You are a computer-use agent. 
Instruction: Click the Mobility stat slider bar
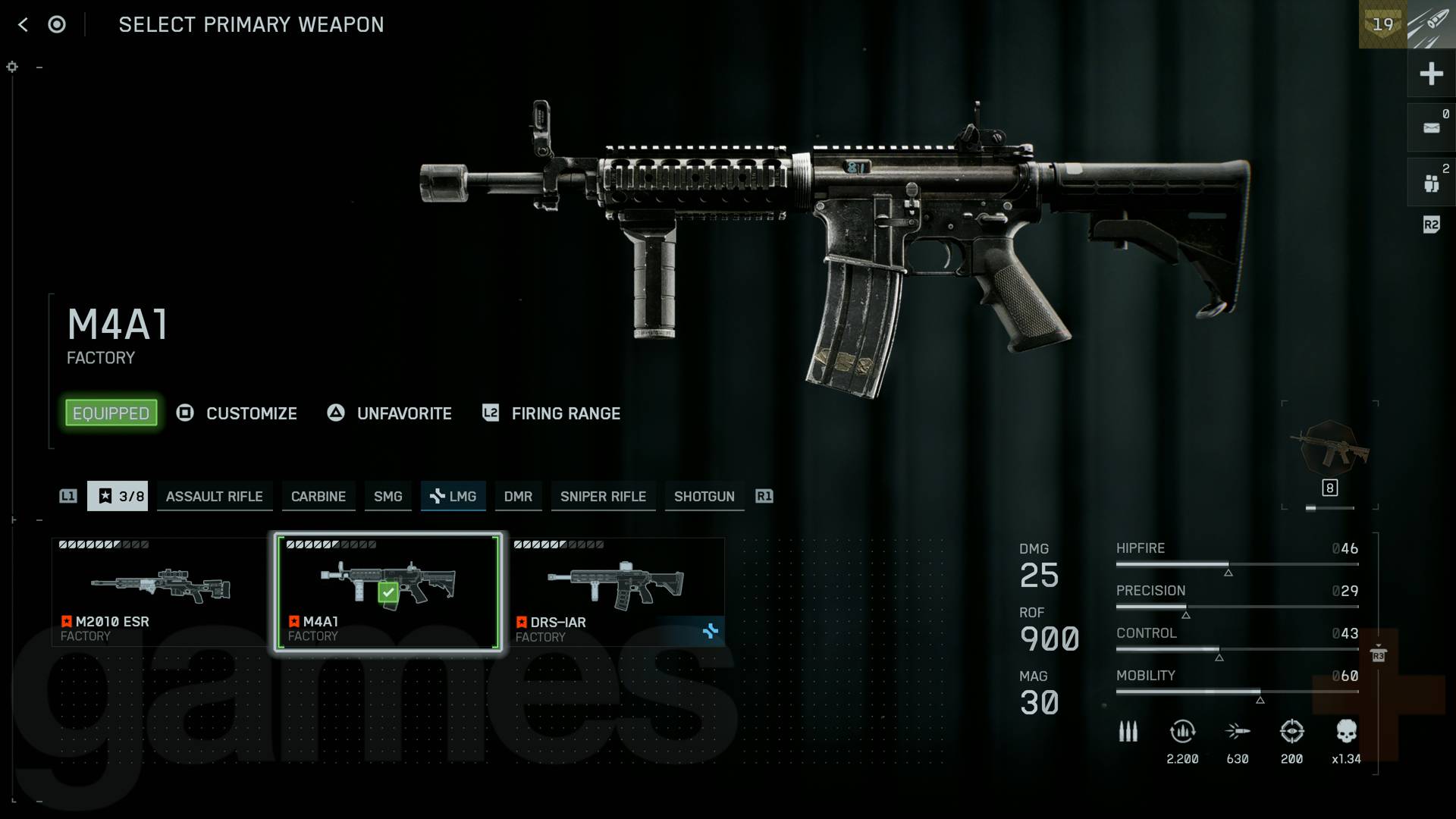tap(1236, 691)
